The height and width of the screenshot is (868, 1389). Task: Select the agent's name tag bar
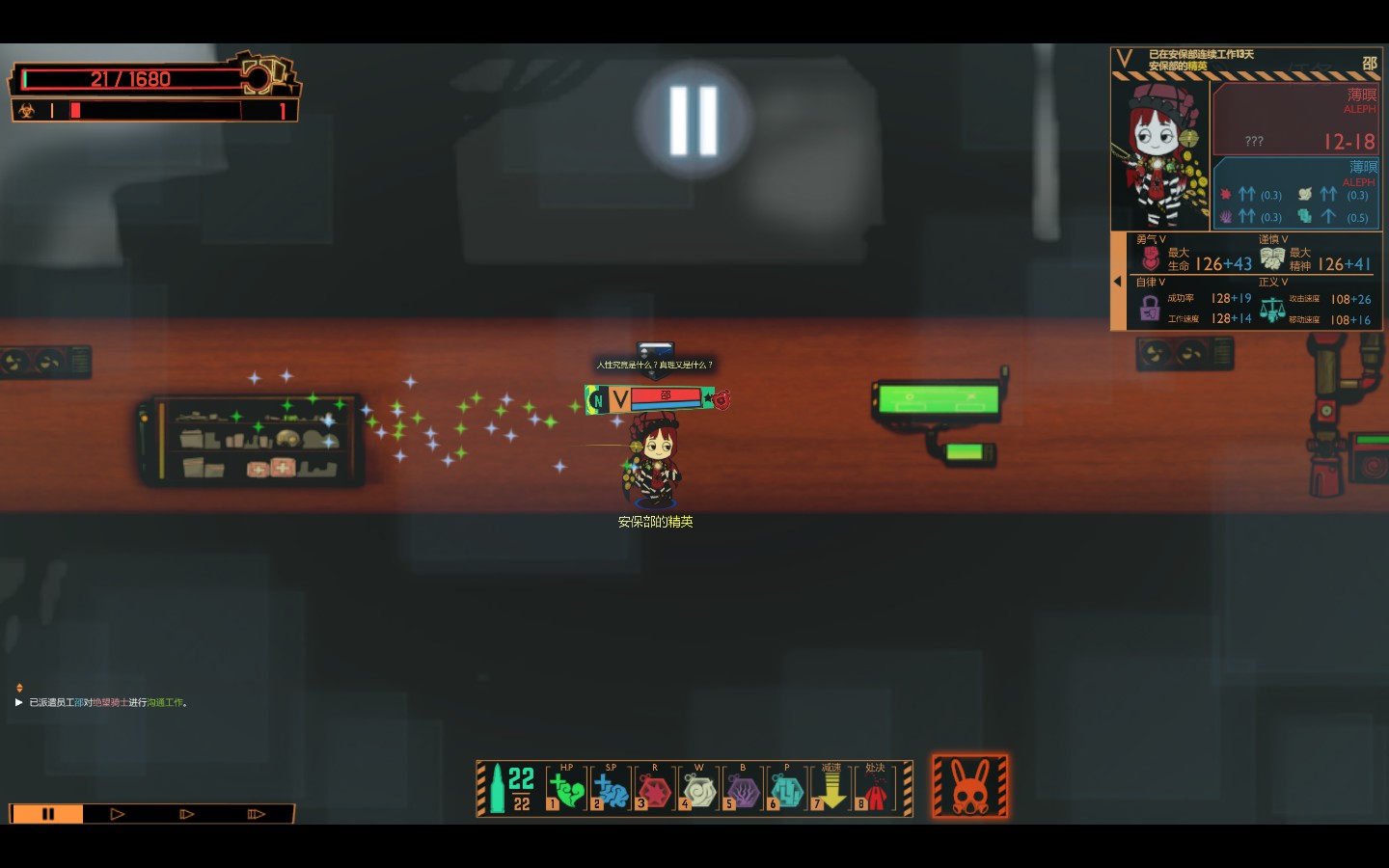pyautogui.click(x=656, y=398)
